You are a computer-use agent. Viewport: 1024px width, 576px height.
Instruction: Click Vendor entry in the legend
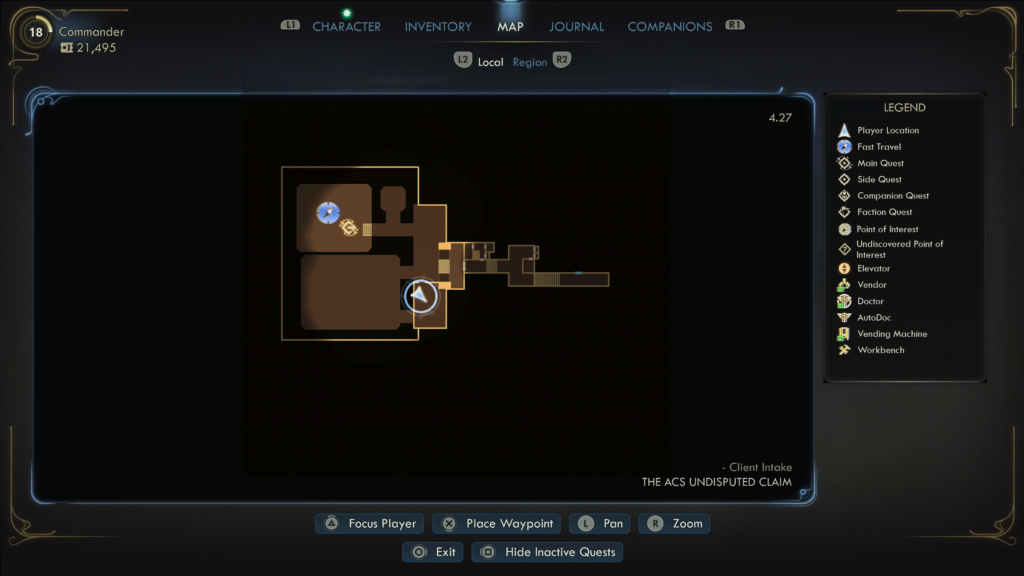871,285
